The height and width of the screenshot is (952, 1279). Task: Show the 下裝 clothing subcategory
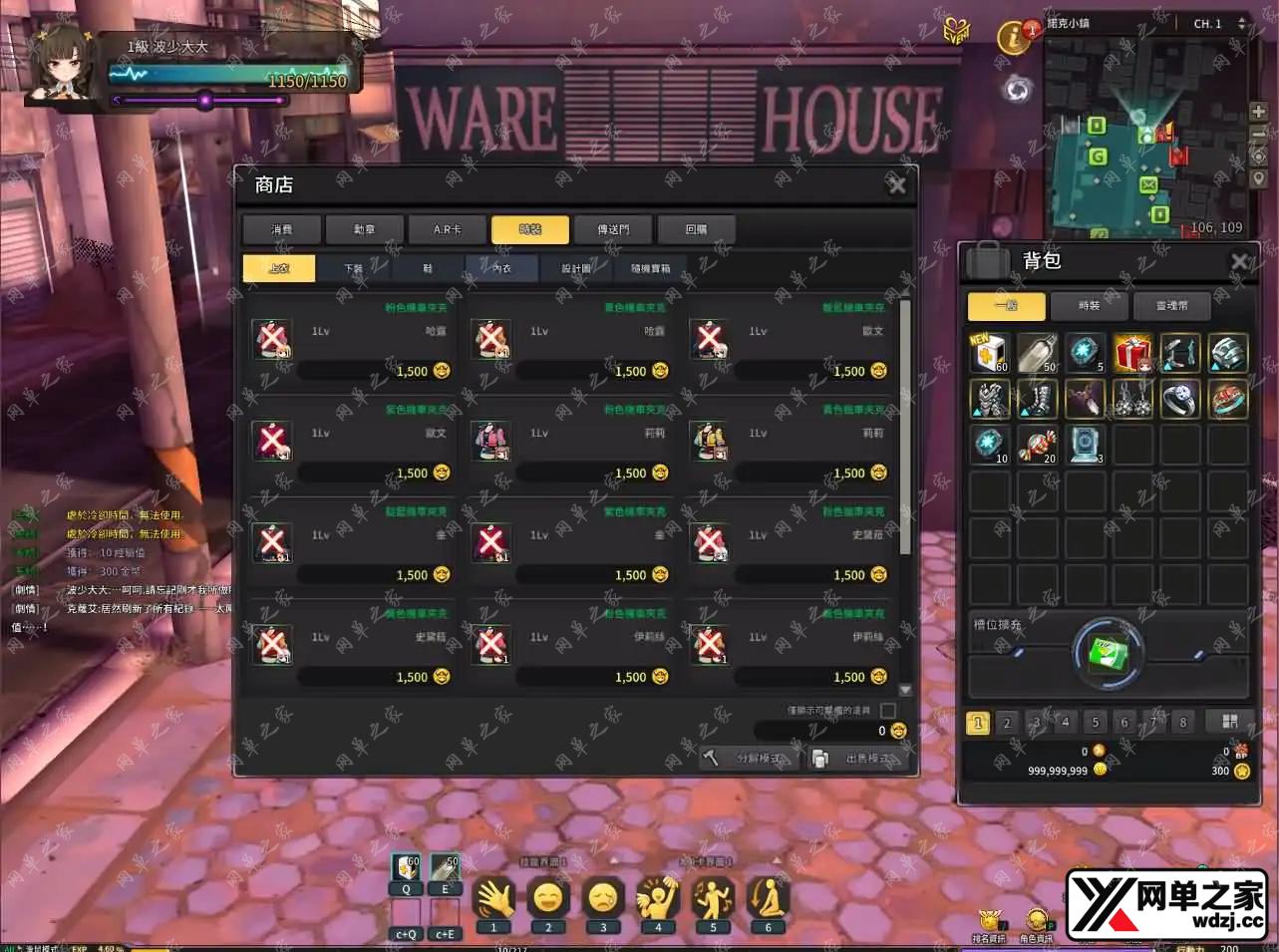tap(354, 268)
